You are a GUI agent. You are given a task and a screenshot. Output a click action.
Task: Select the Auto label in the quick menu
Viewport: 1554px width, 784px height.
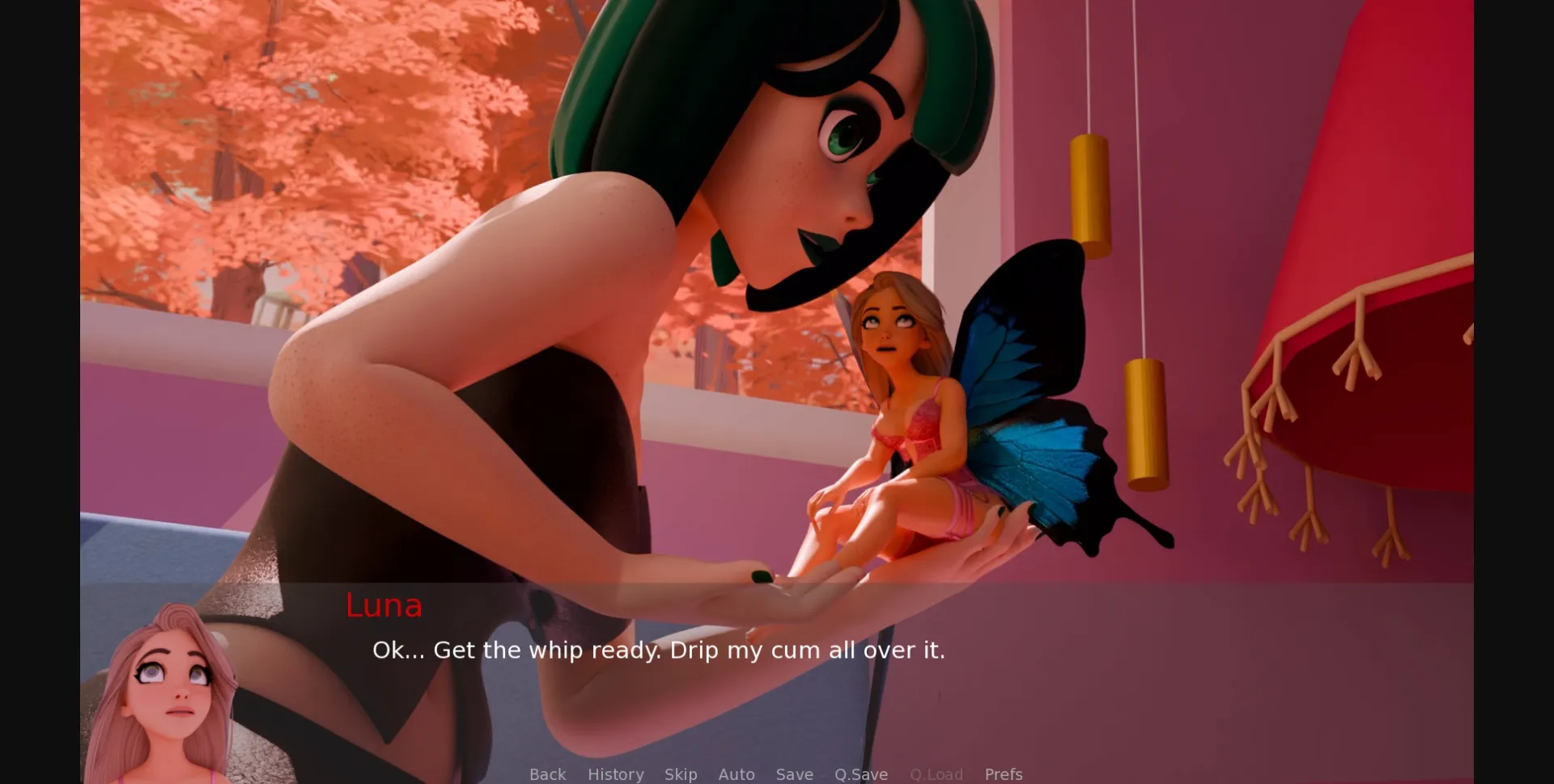click(737, 774)
